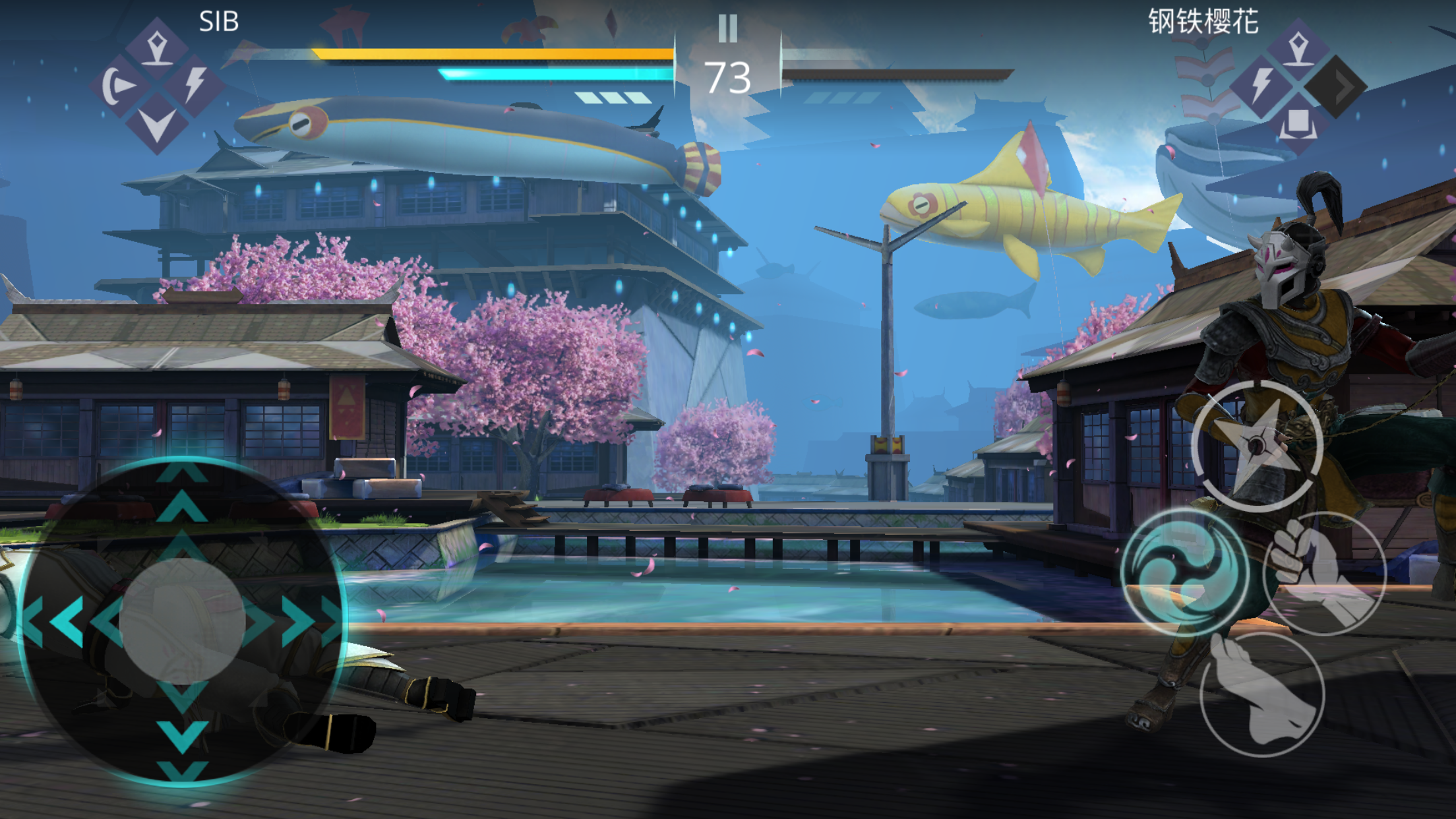Tap the shuriken ranged attack button
The image size is (1456, 819).
tap(1257, 446)
